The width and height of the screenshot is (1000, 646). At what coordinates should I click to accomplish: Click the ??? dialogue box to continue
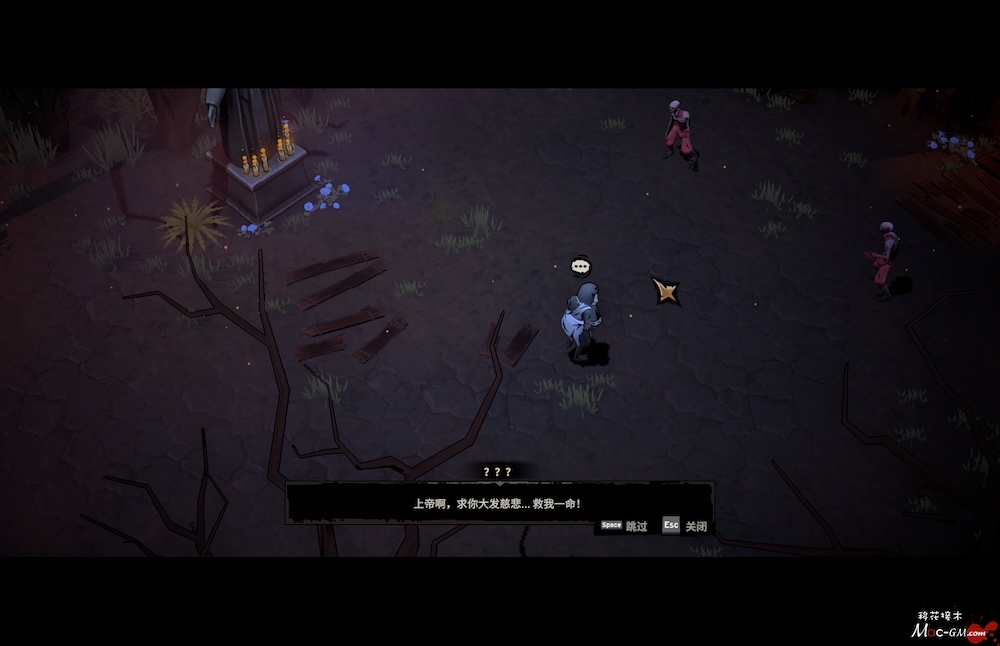coord(498,503)
